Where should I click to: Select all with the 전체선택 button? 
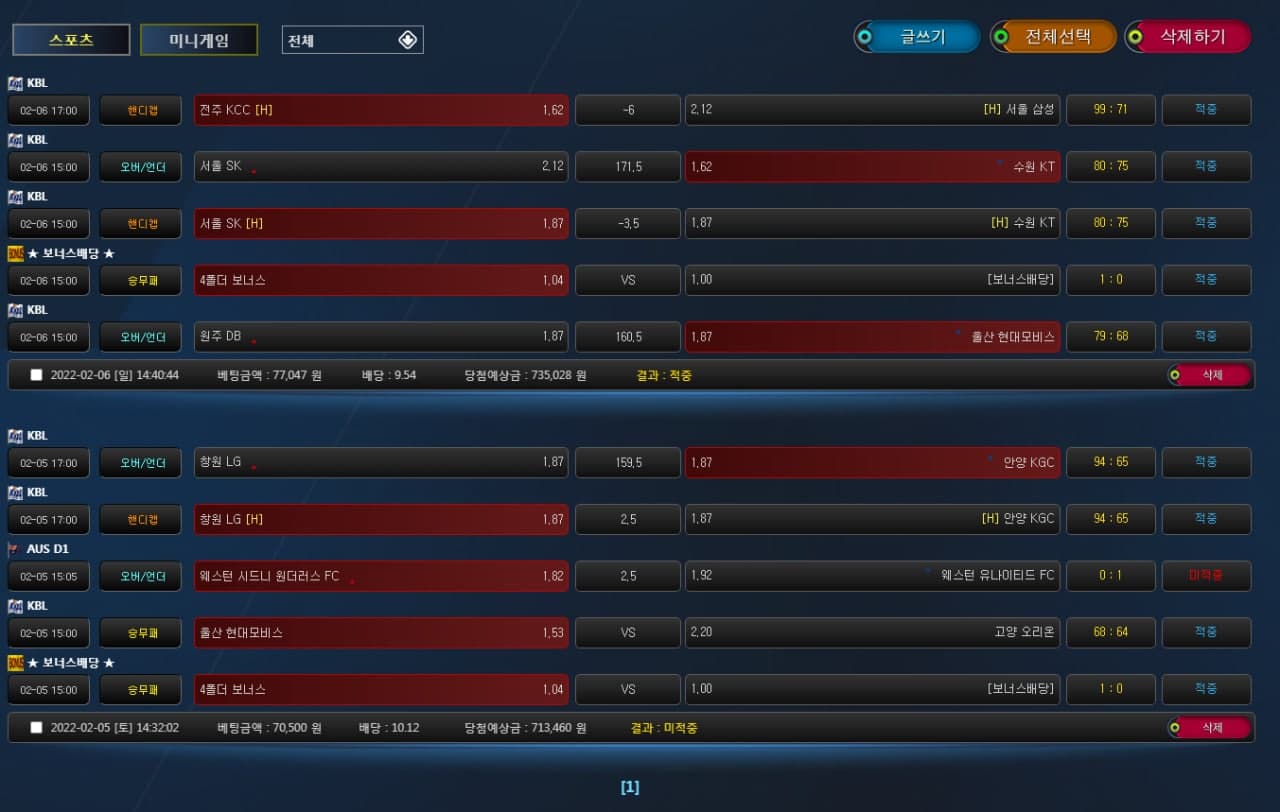(x=1053, y=37)
